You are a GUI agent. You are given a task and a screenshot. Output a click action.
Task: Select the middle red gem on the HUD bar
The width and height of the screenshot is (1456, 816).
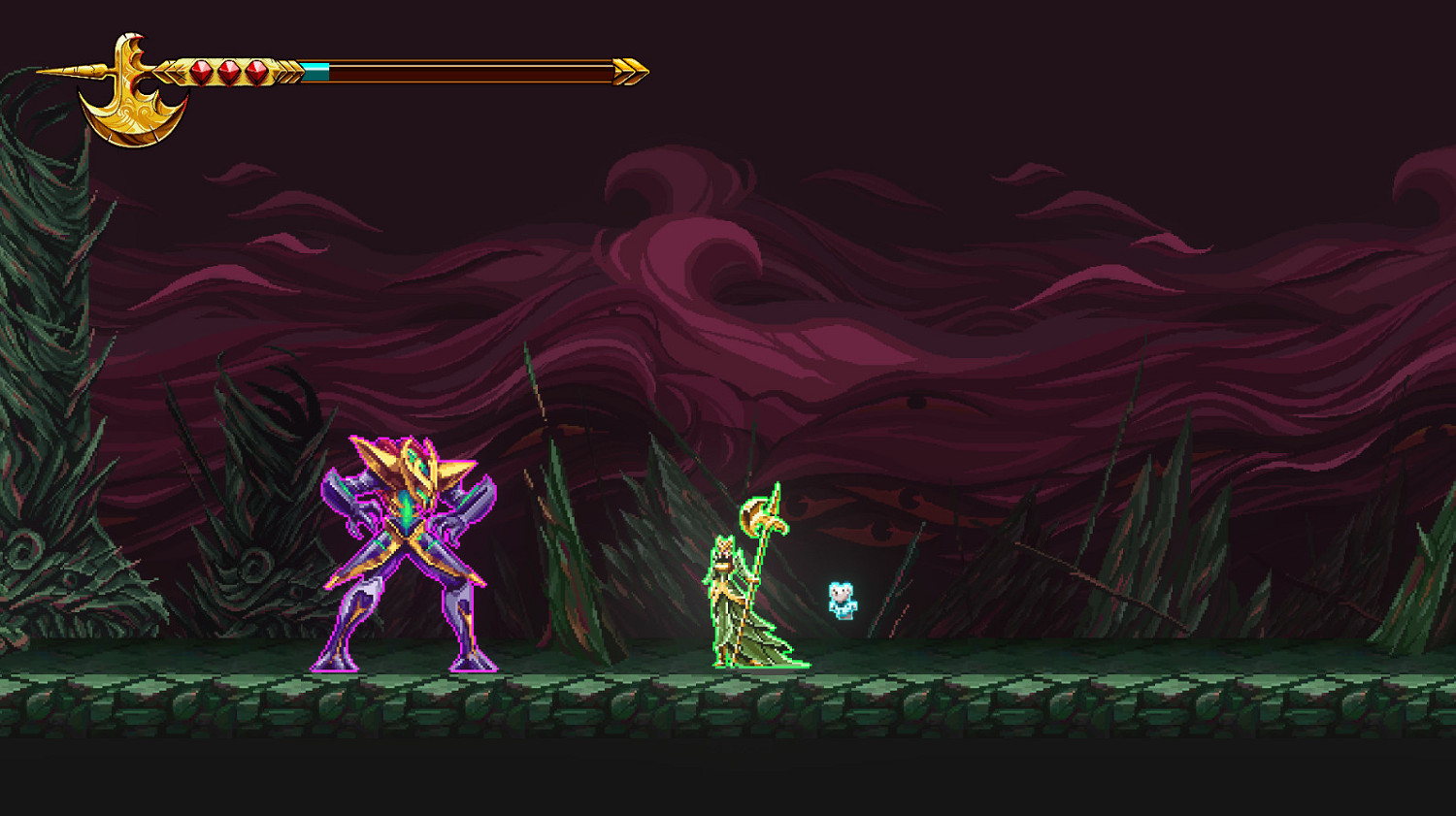pos(231,72)
